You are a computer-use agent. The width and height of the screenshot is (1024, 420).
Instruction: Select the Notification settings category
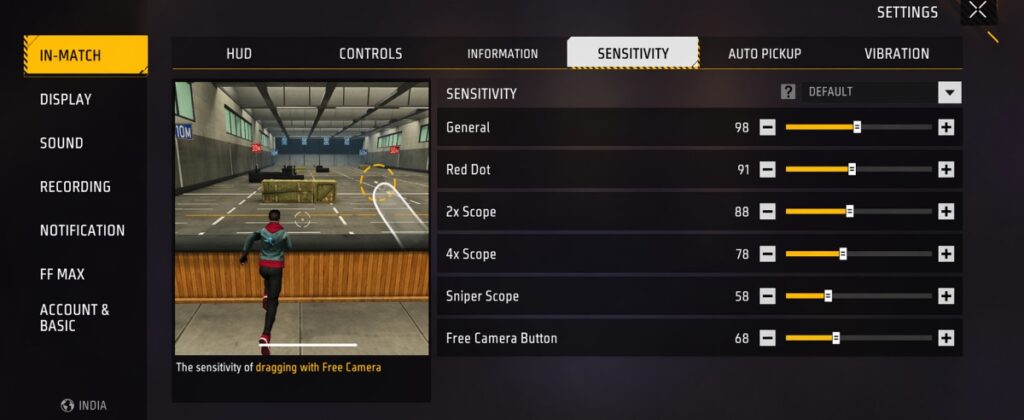click(82, 230)
